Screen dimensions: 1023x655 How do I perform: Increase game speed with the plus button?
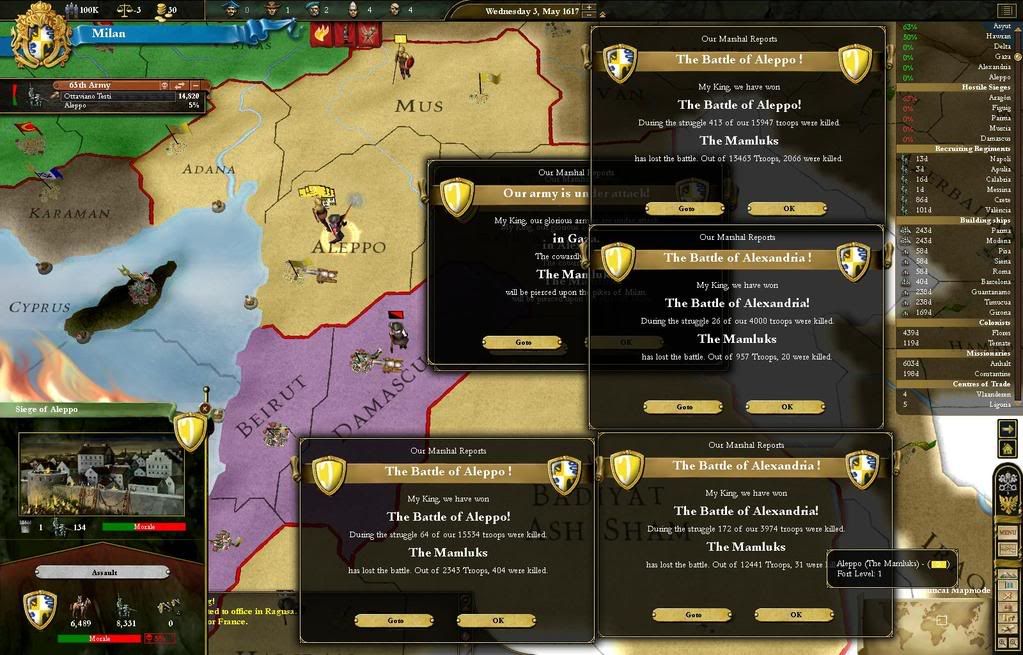pos(589,9)
